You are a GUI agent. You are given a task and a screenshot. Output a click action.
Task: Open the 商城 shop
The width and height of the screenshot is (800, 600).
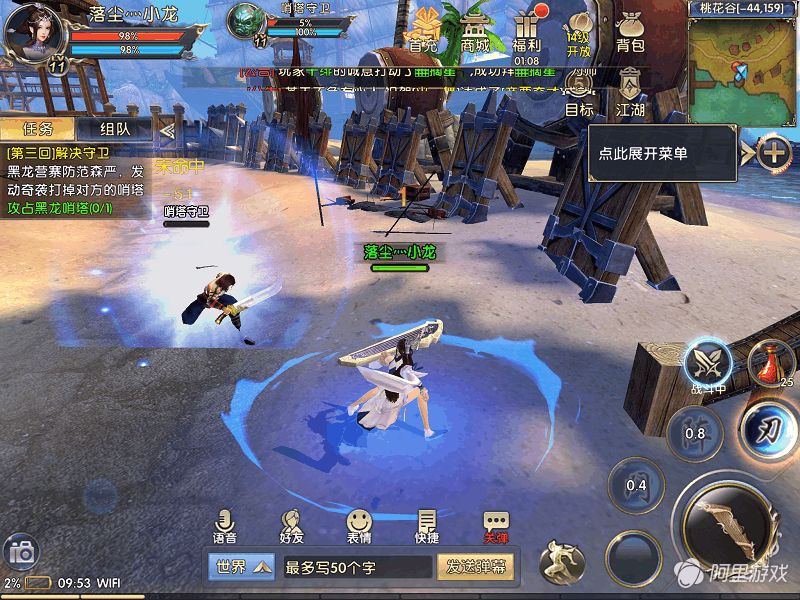tap(476, 28)
